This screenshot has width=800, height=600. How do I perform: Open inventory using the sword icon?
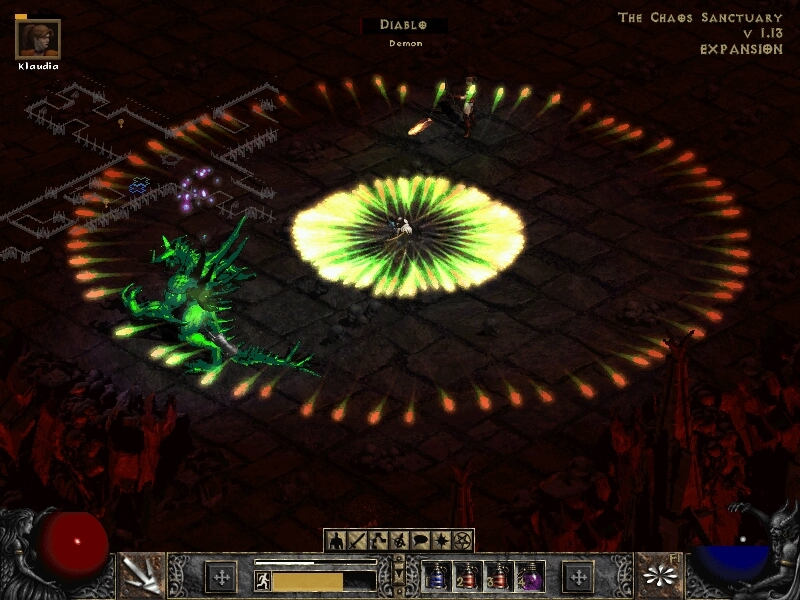click(x=356, y=540)
